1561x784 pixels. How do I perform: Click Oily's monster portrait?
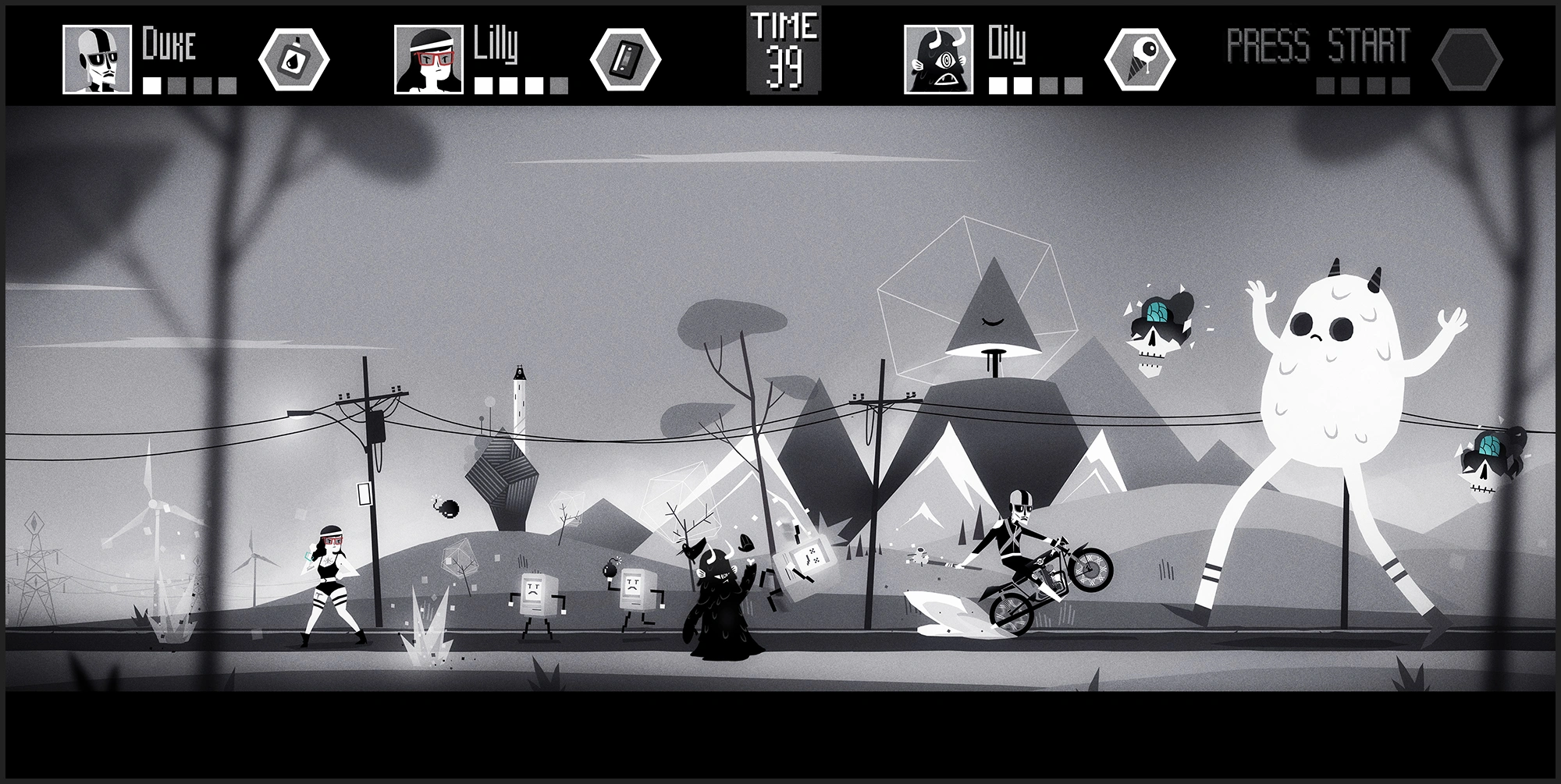(x=939, y=60)
